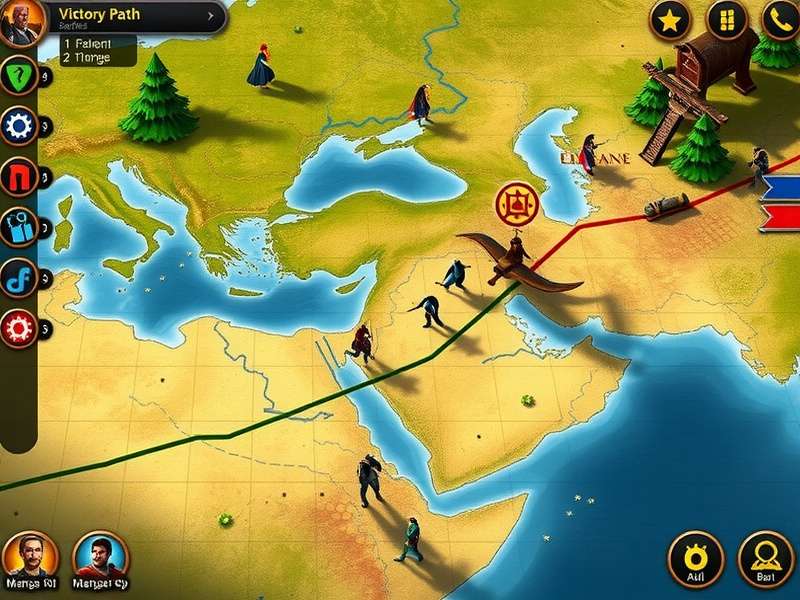Select the red-shirted advisor portrait in the bottom bar
The image size is (800, 600).
100,553
